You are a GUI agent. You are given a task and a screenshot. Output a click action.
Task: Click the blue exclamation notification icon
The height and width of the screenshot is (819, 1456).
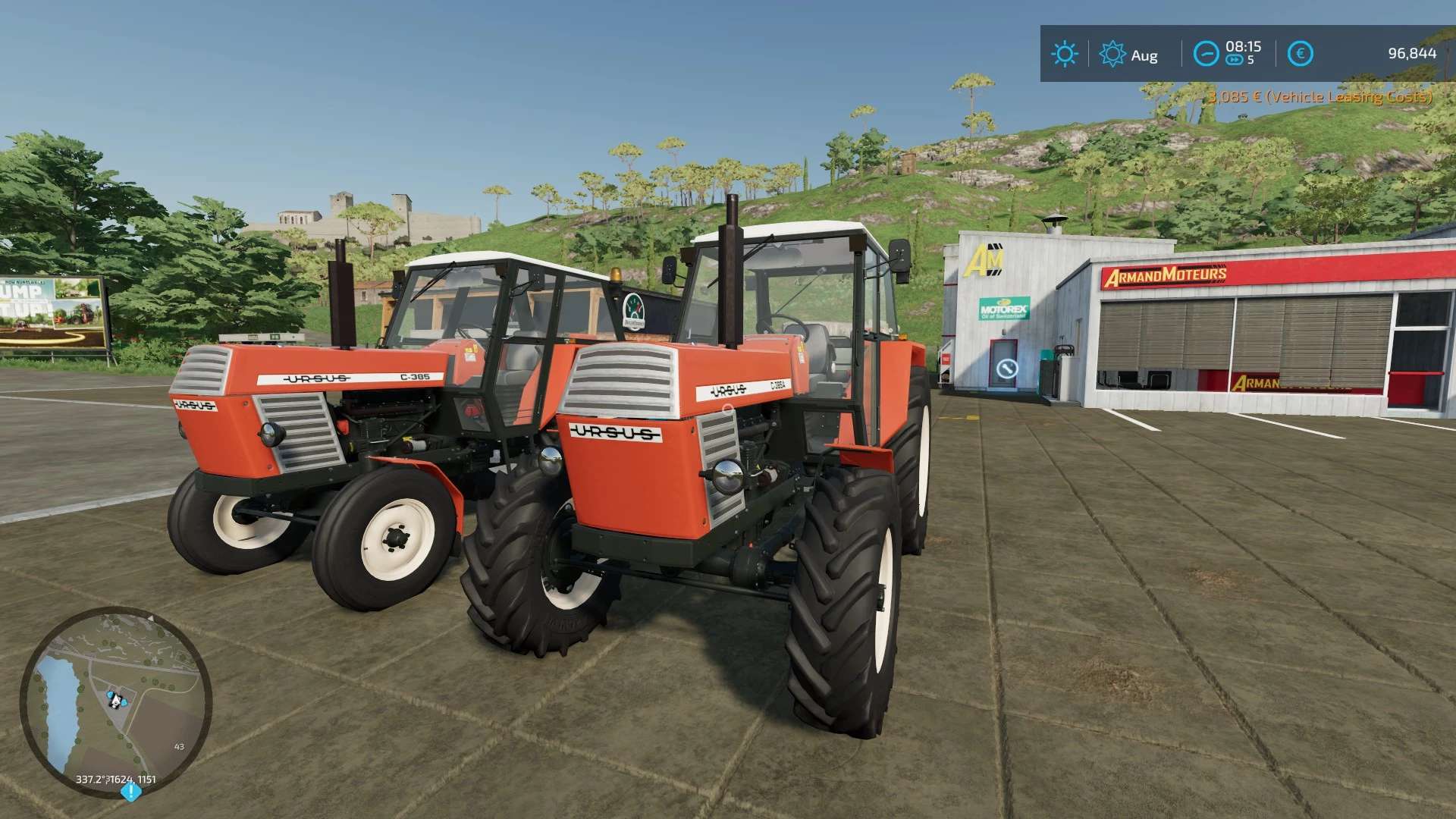point(130,792)
